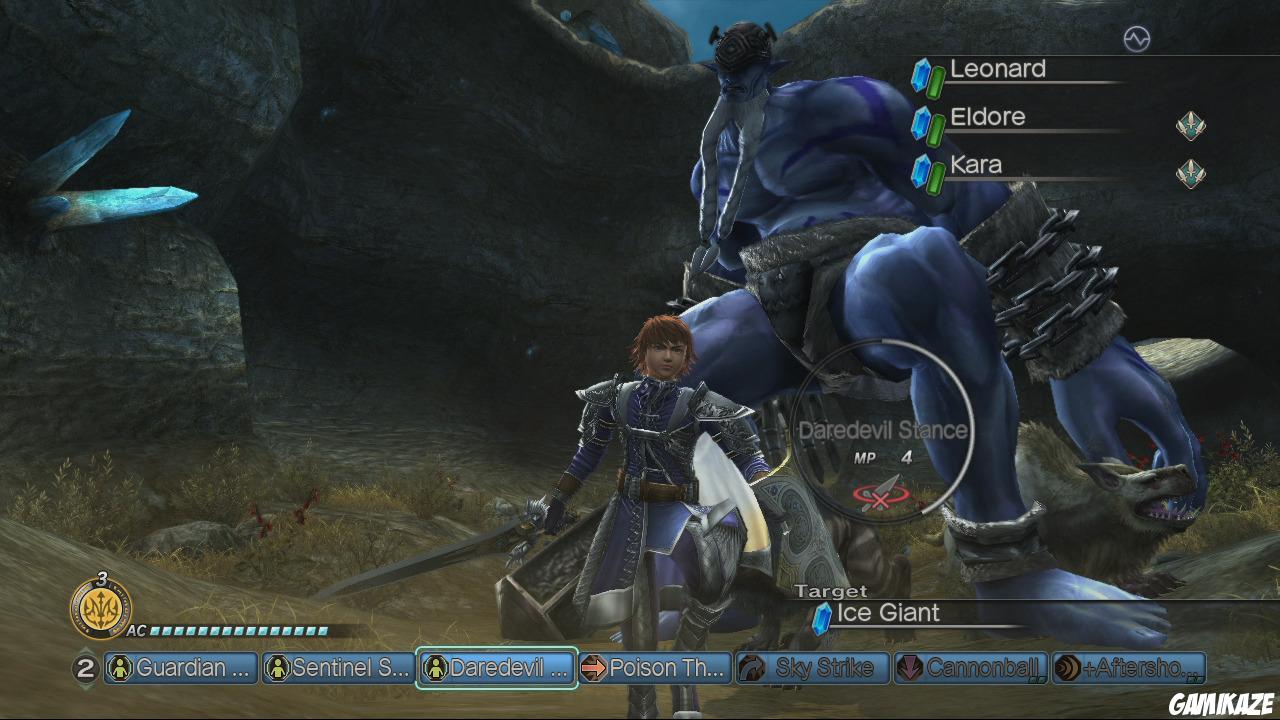Image resolution: width=1280 pixels, height=720 pixels.
Task: Click the circular wave icon above party list
Action: point(1137,39)
